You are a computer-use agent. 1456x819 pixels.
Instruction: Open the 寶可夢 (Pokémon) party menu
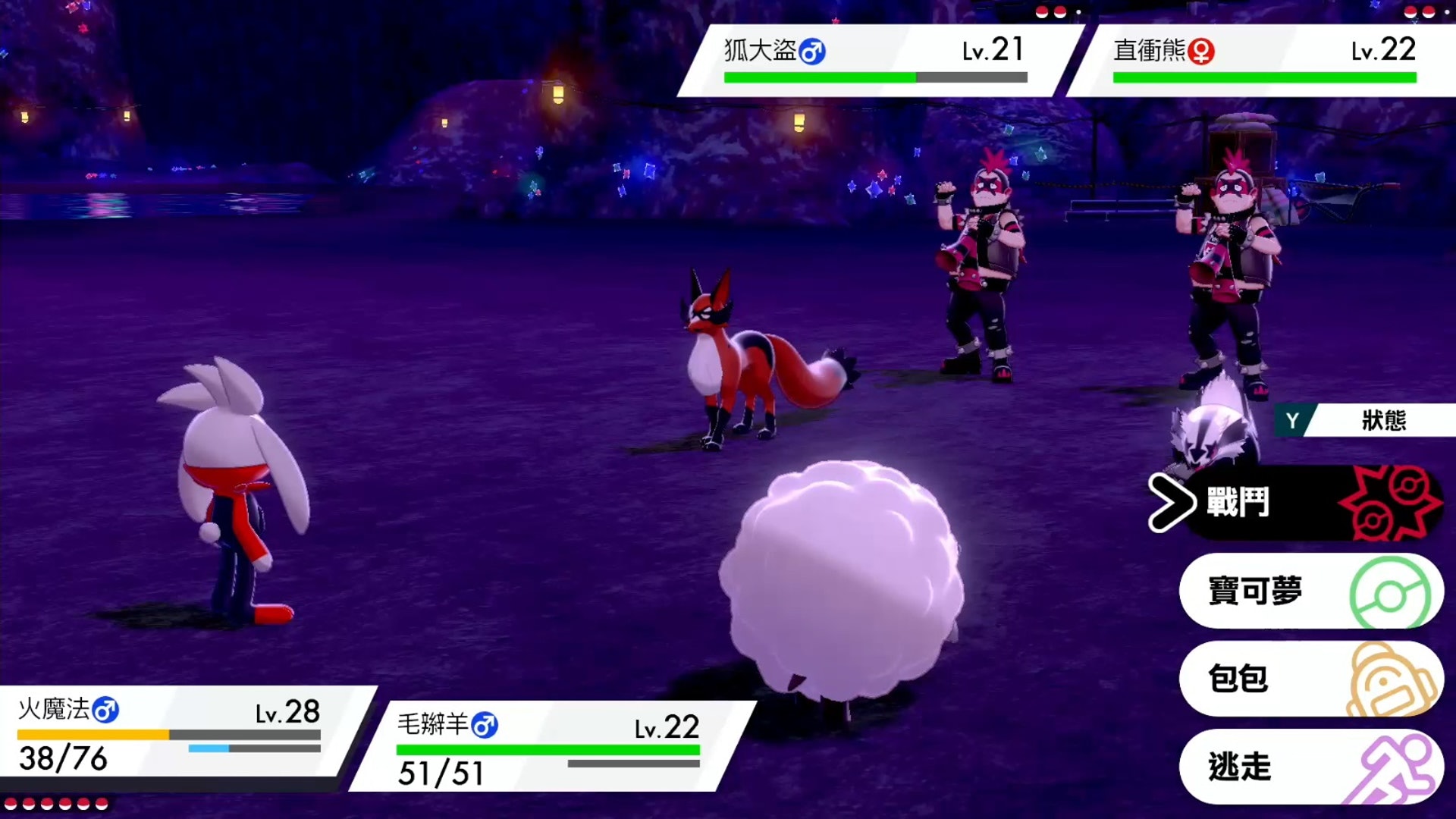coord(1310,591)
